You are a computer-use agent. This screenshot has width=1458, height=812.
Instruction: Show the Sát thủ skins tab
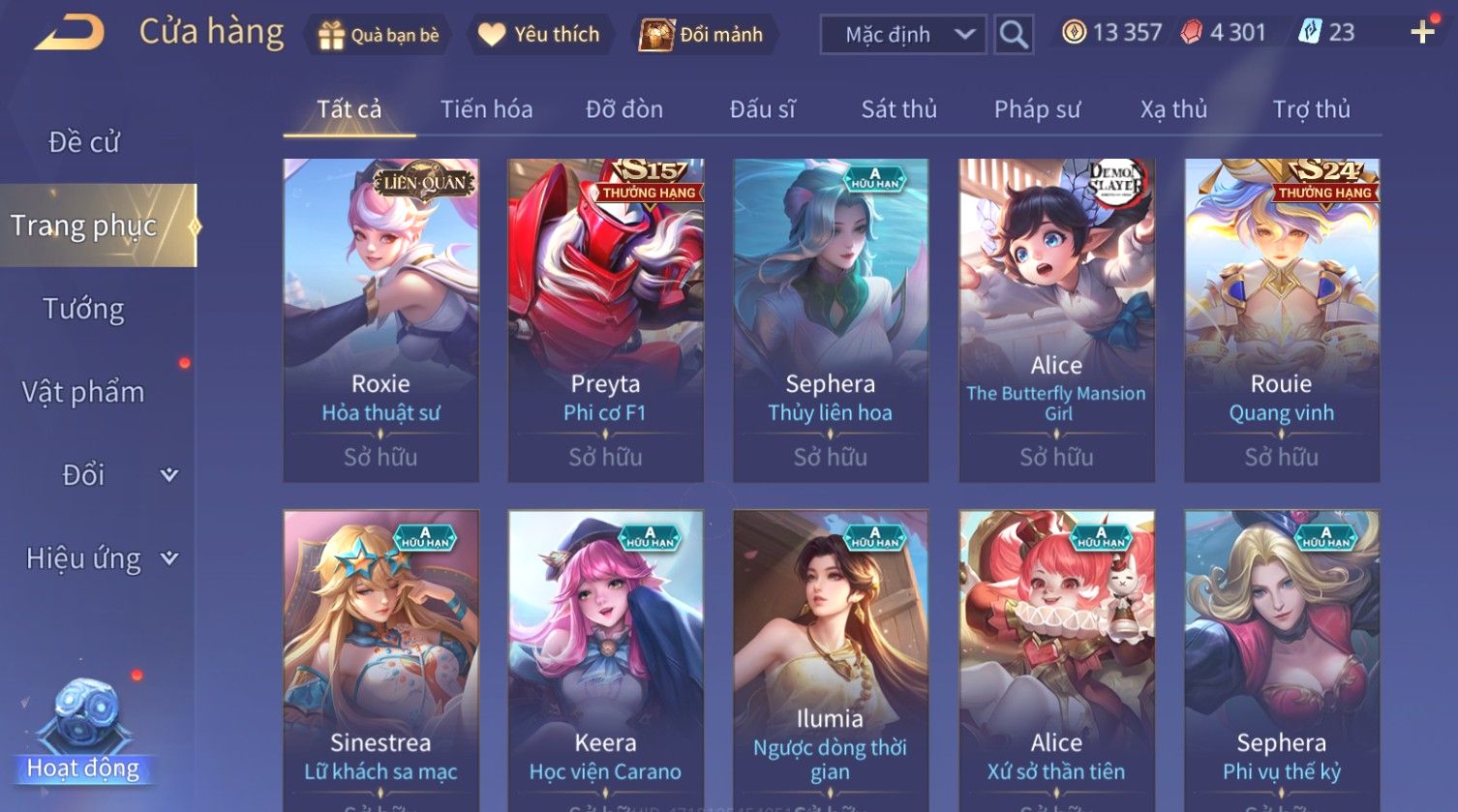click(x=898, y=109)
